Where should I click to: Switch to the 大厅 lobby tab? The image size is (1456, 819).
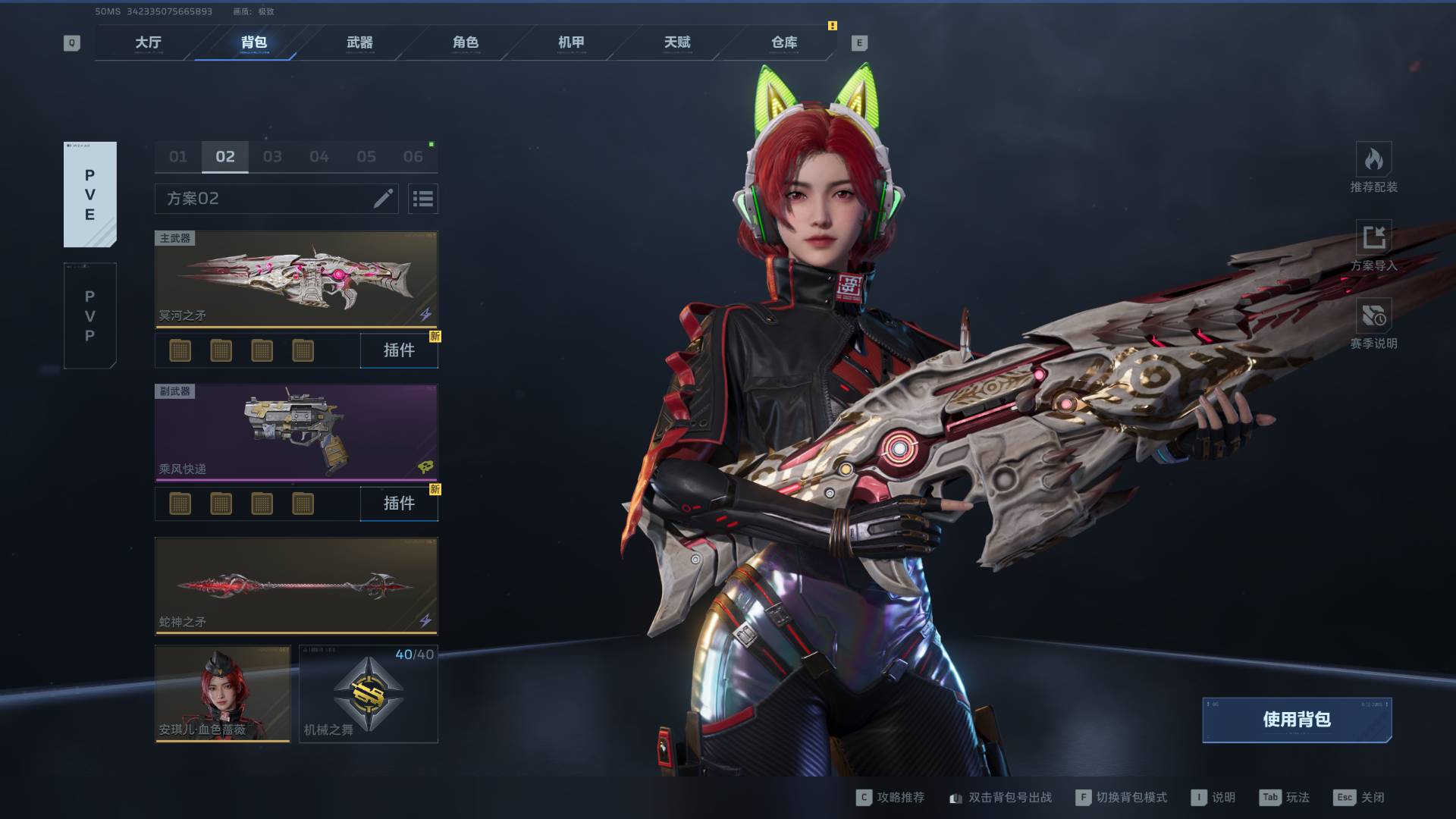pos(148,42)
